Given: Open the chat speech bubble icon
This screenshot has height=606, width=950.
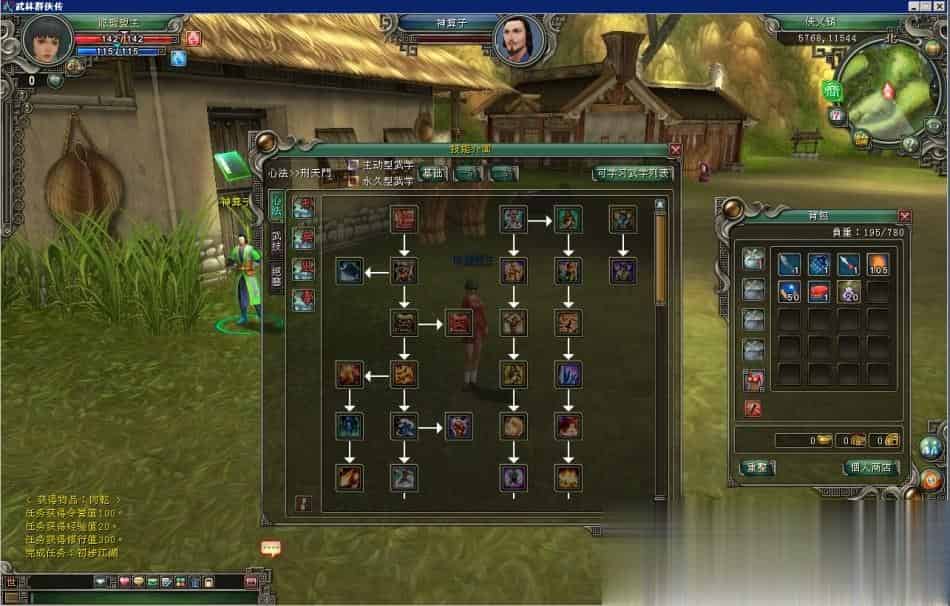Looking at the screenshot, I should 270,548.
